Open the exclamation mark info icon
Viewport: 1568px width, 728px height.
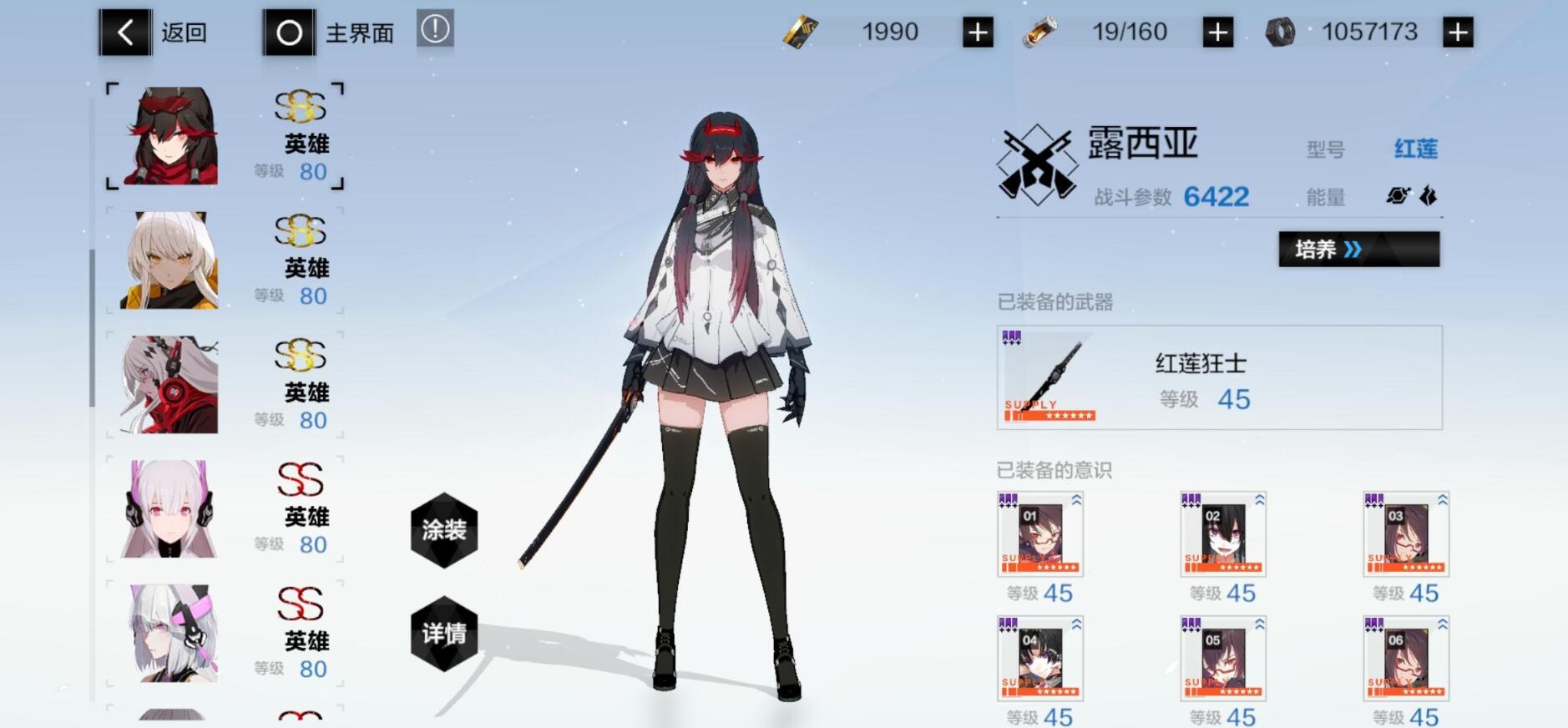(435, 30)
